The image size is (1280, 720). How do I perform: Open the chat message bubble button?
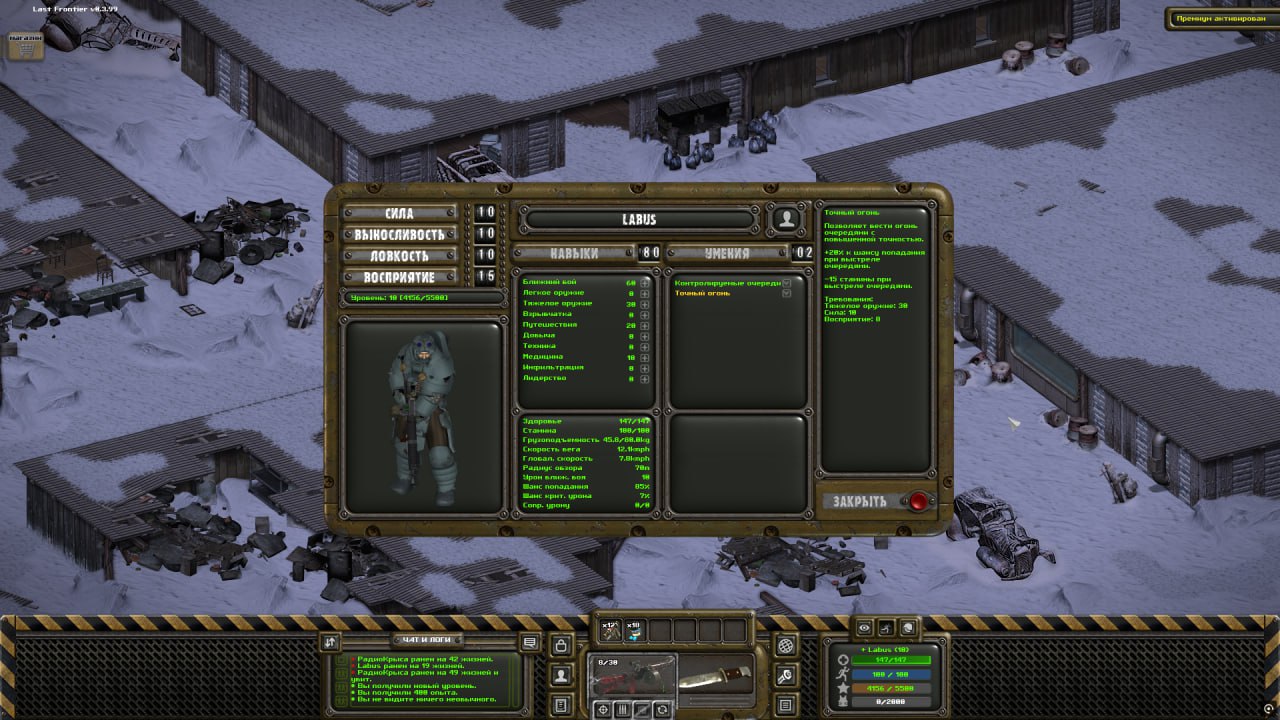point(530,642)
